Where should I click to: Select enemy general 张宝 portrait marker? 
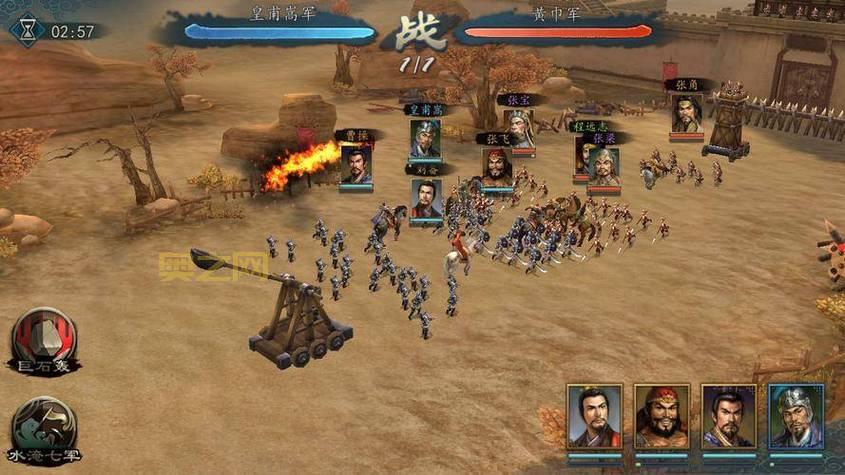coord(518,127)
